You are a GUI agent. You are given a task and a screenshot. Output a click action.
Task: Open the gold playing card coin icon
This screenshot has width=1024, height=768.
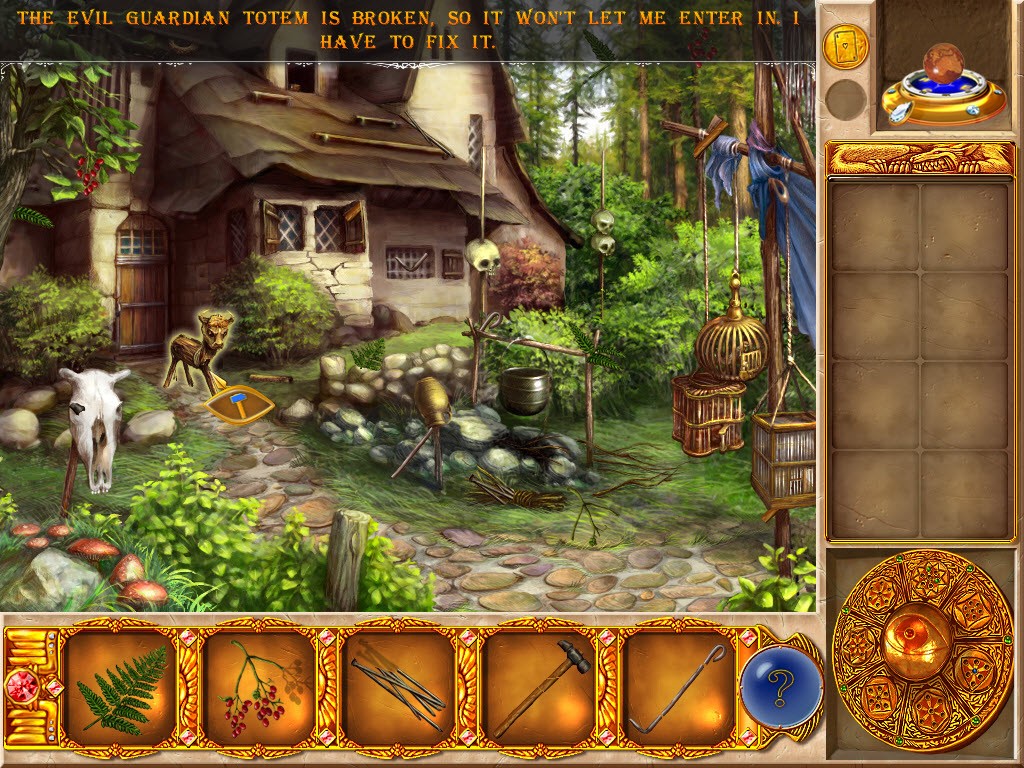[845, 46]
